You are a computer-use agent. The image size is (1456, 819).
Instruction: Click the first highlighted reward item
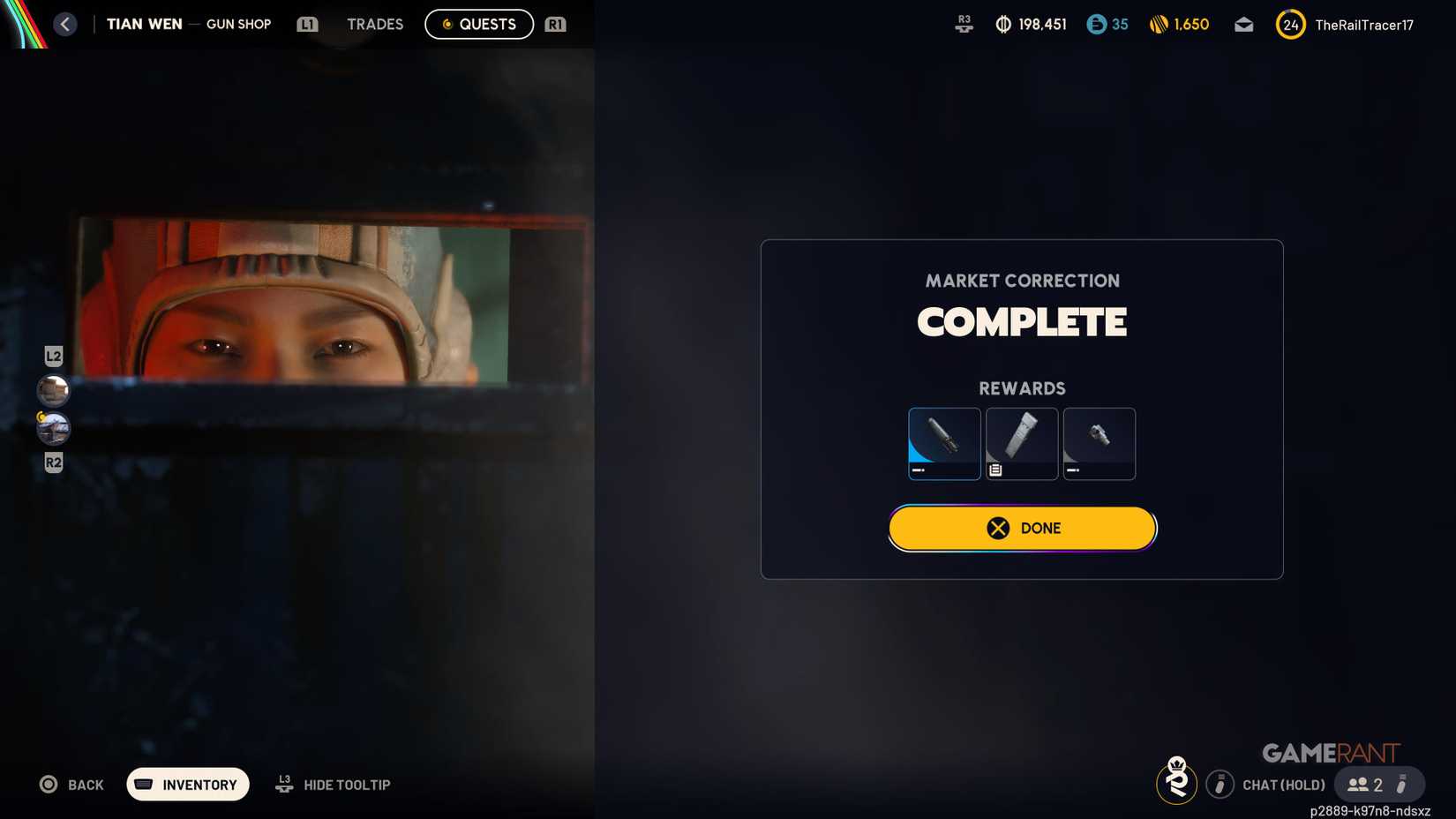944,443
